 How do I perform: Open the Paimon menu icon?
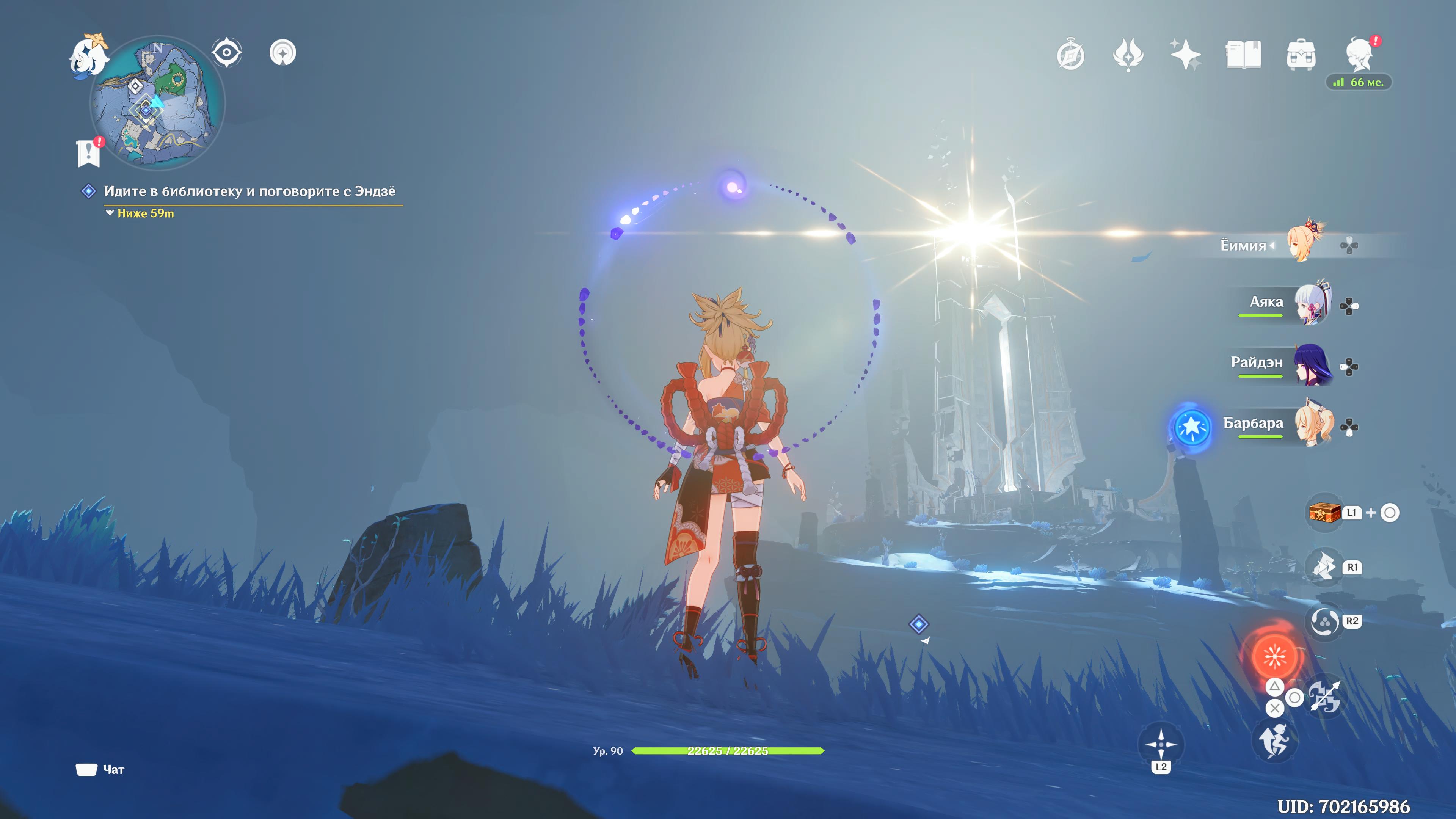pyautogui.click(x=89, y=55)
